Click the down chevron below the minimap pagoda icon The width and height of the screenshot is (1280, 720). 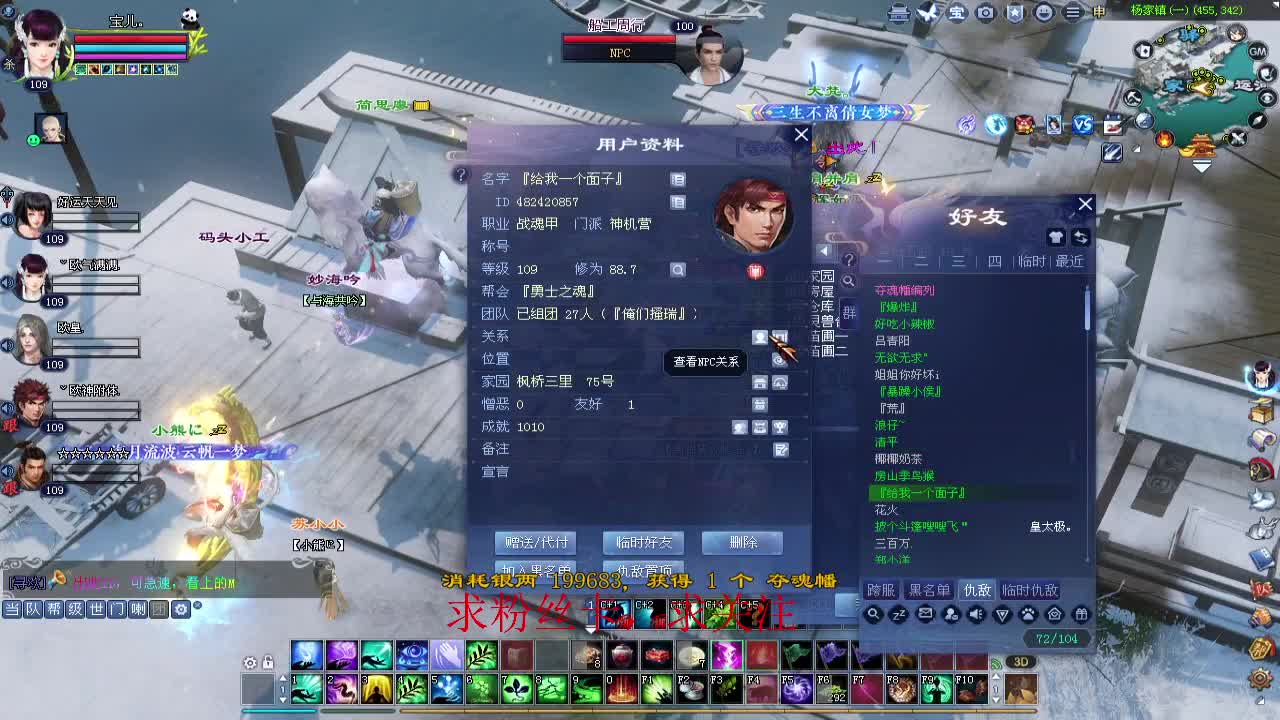pos(1202,165)
